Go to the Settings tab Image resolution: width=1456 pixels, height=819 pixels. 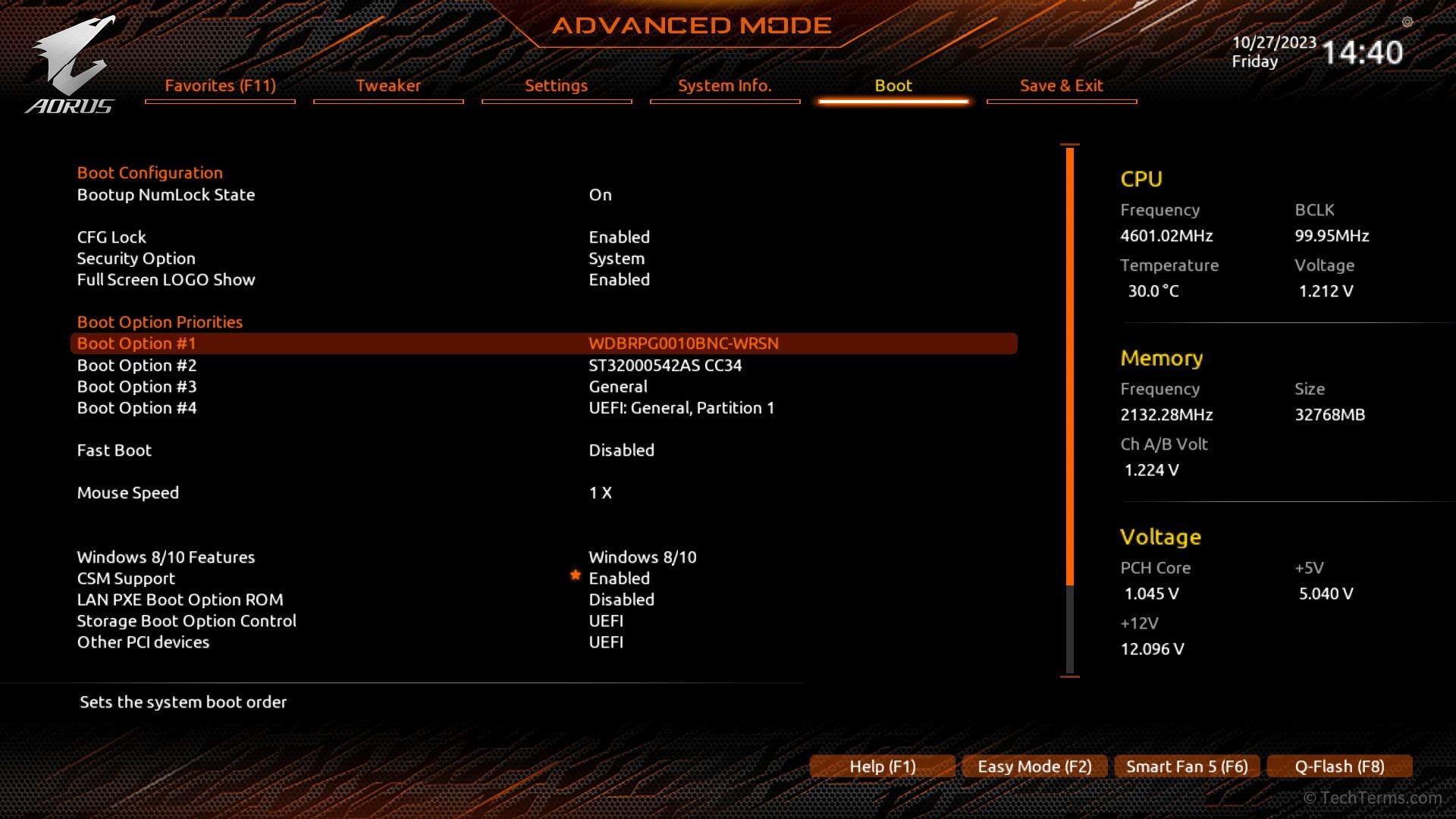coord(556,86)
